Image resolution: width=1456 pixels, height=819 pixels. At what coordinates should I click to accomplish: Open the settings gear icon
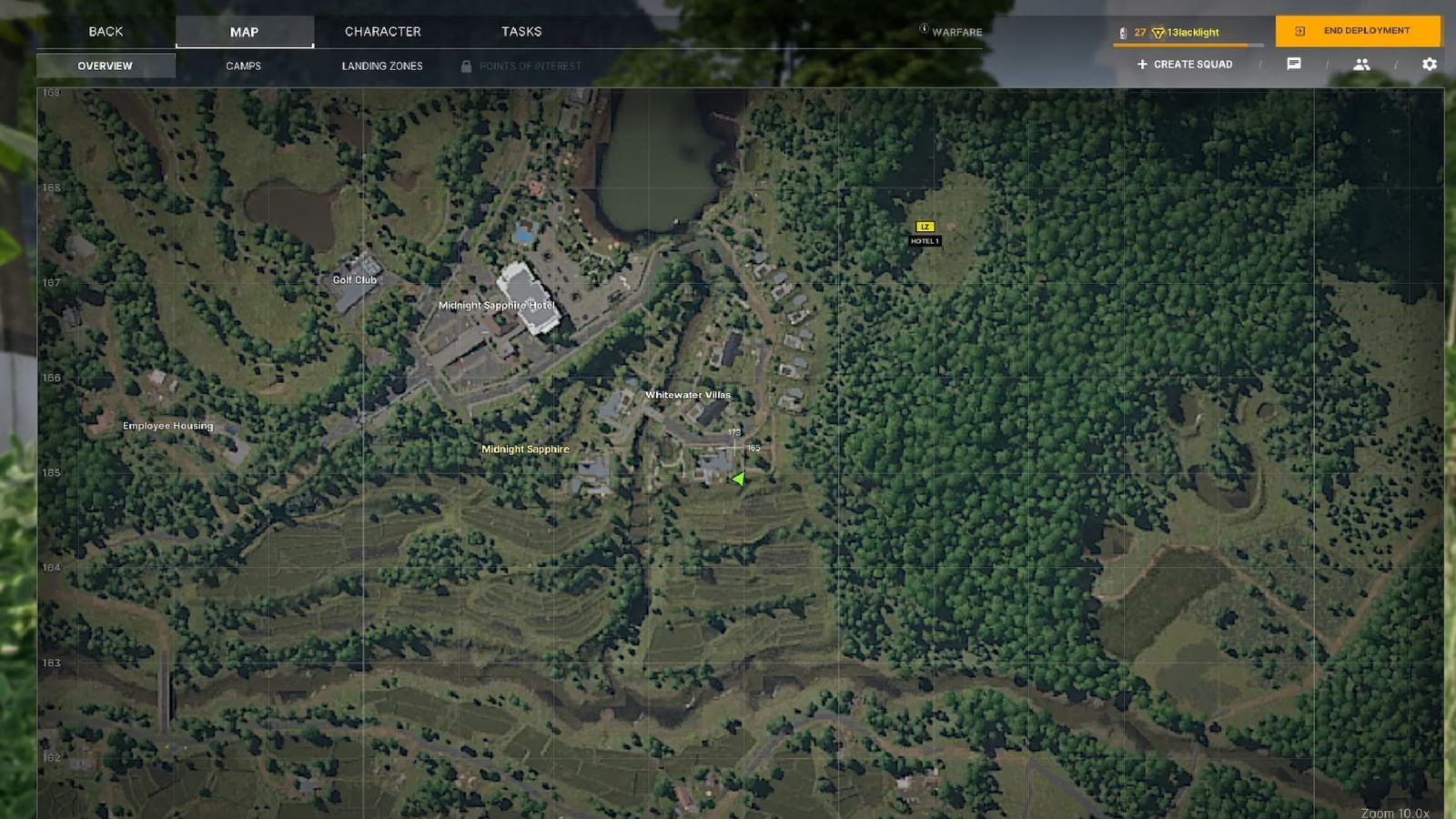point(1430,64)
